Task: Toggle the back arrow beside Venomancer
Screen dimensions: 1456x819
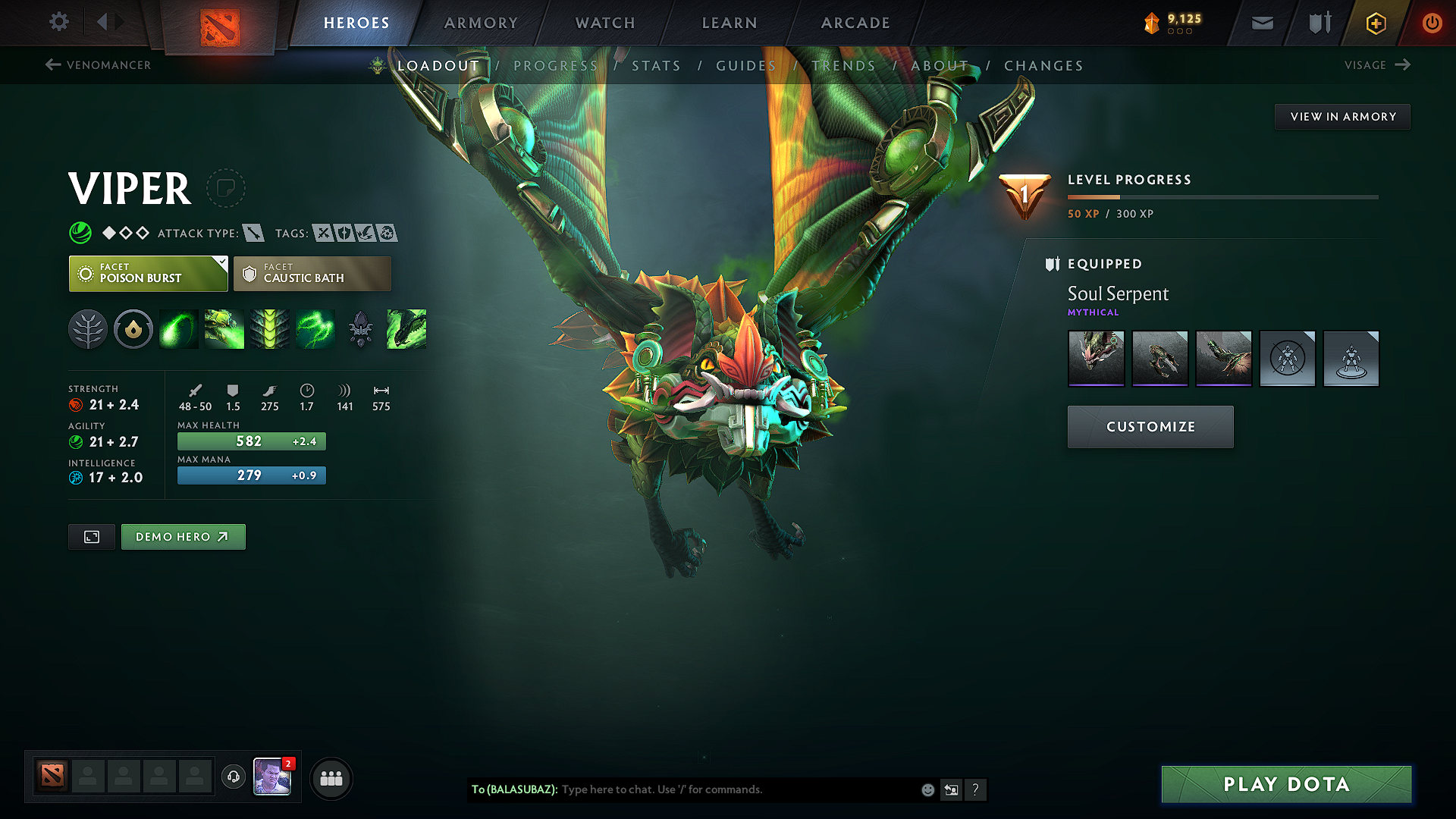Action: tap(52, 65)
